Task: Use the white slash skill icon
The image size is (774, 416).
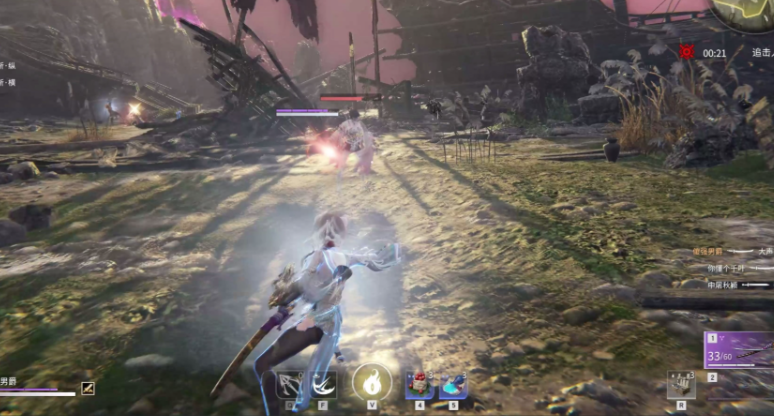Action: 322,385
